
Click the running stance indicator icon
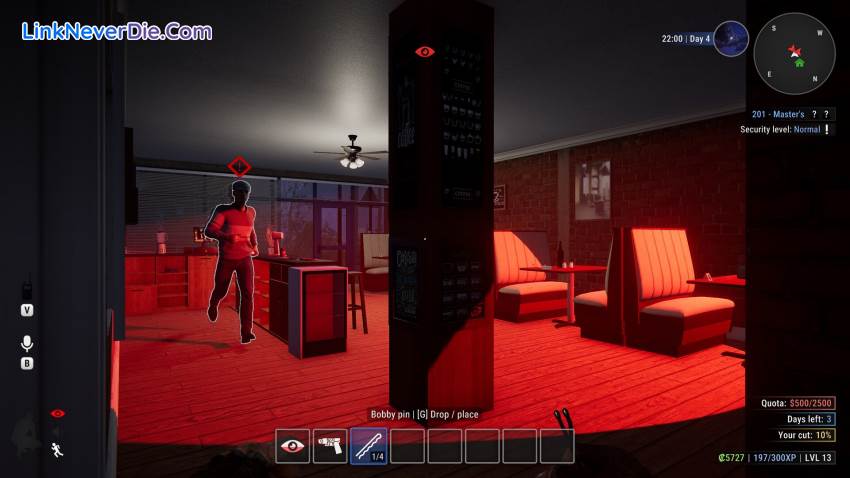click(57, 449)
